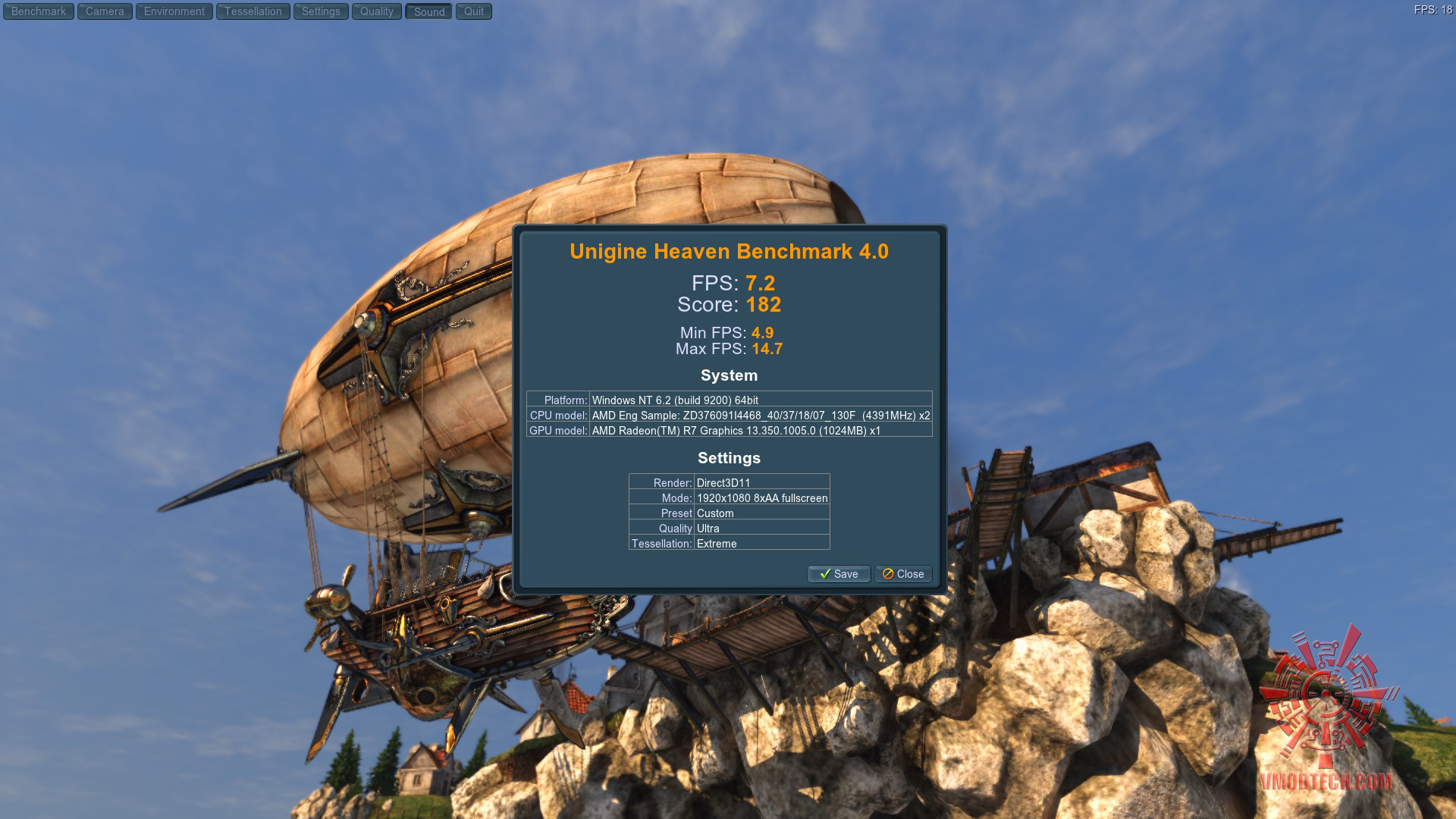The image size is (1456, 819).
Task: Open the Environment options
Action: point(174,11)
